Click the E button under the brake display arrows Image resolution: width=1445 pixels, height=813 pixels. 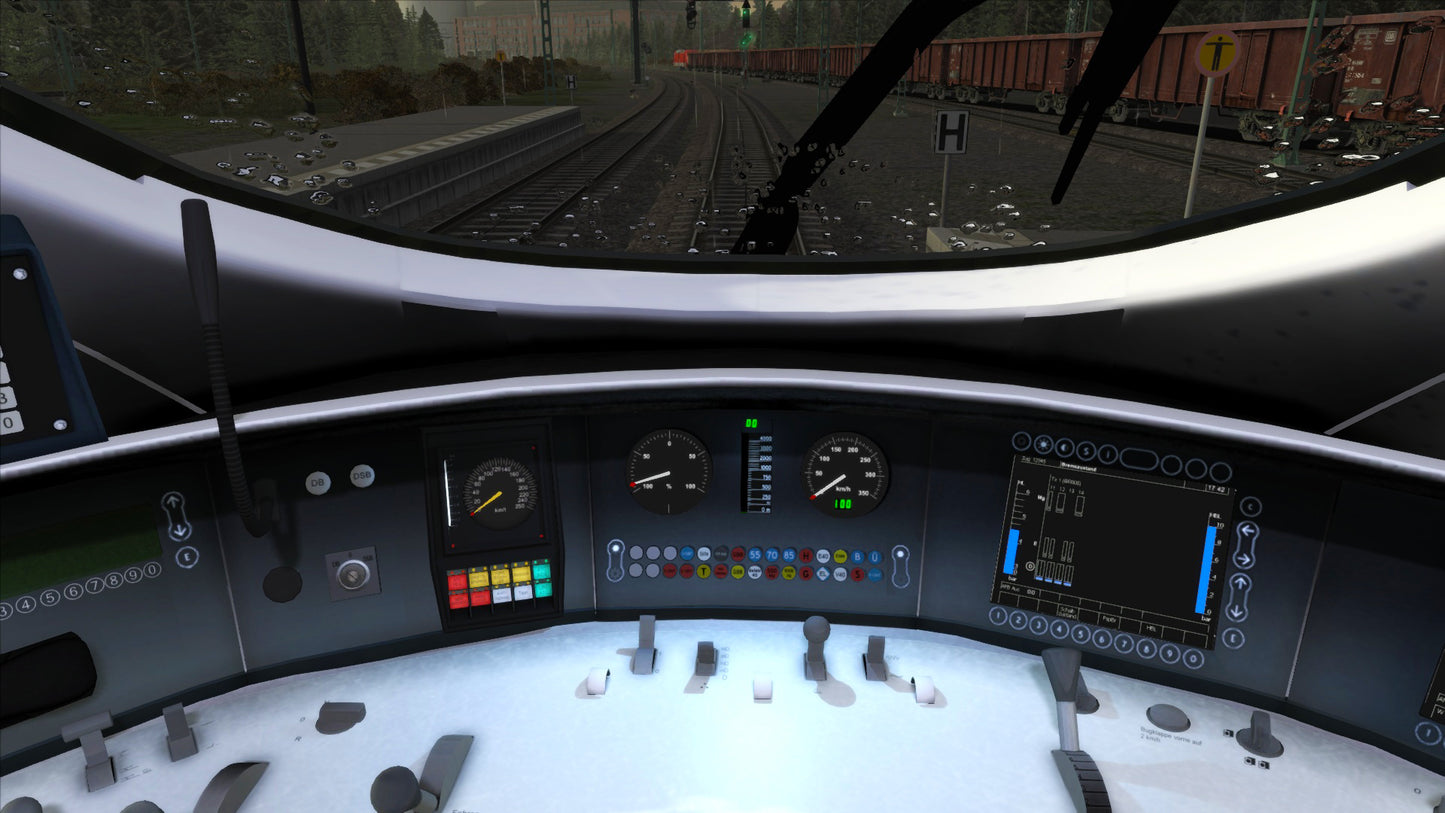coord(1234,638)
